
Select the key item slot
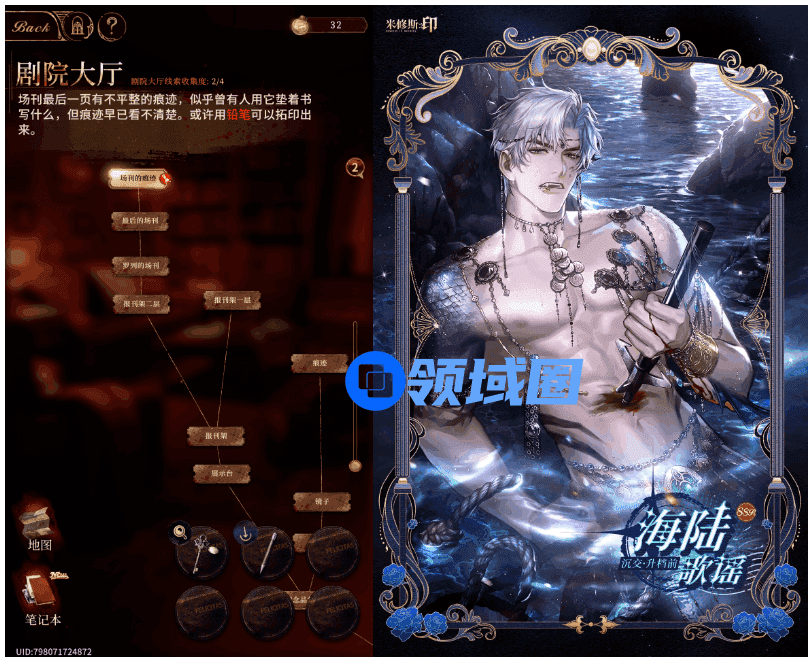[201, 551]
